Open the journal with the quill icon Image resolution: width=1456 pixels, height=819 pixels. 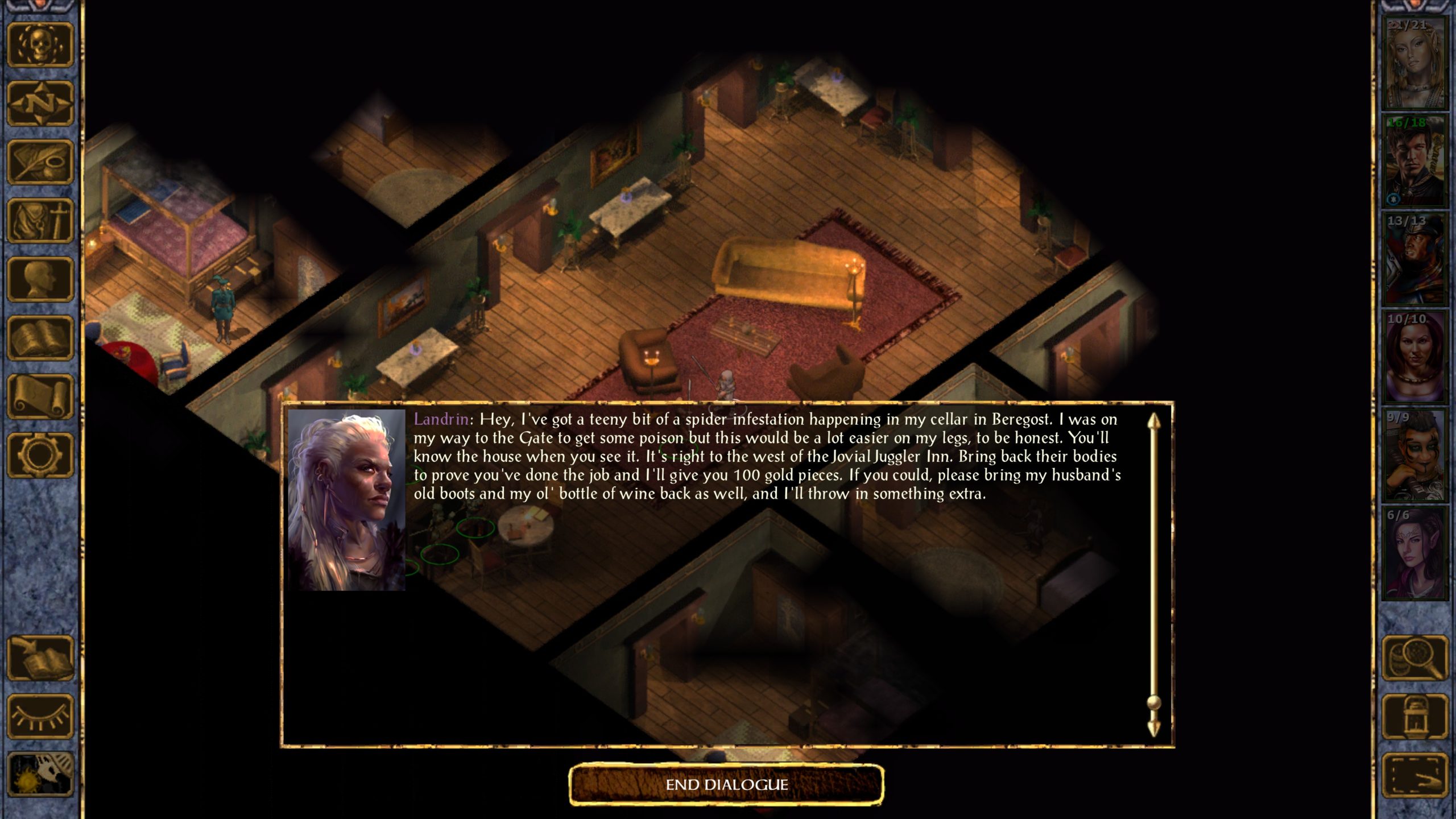[40, 162]
